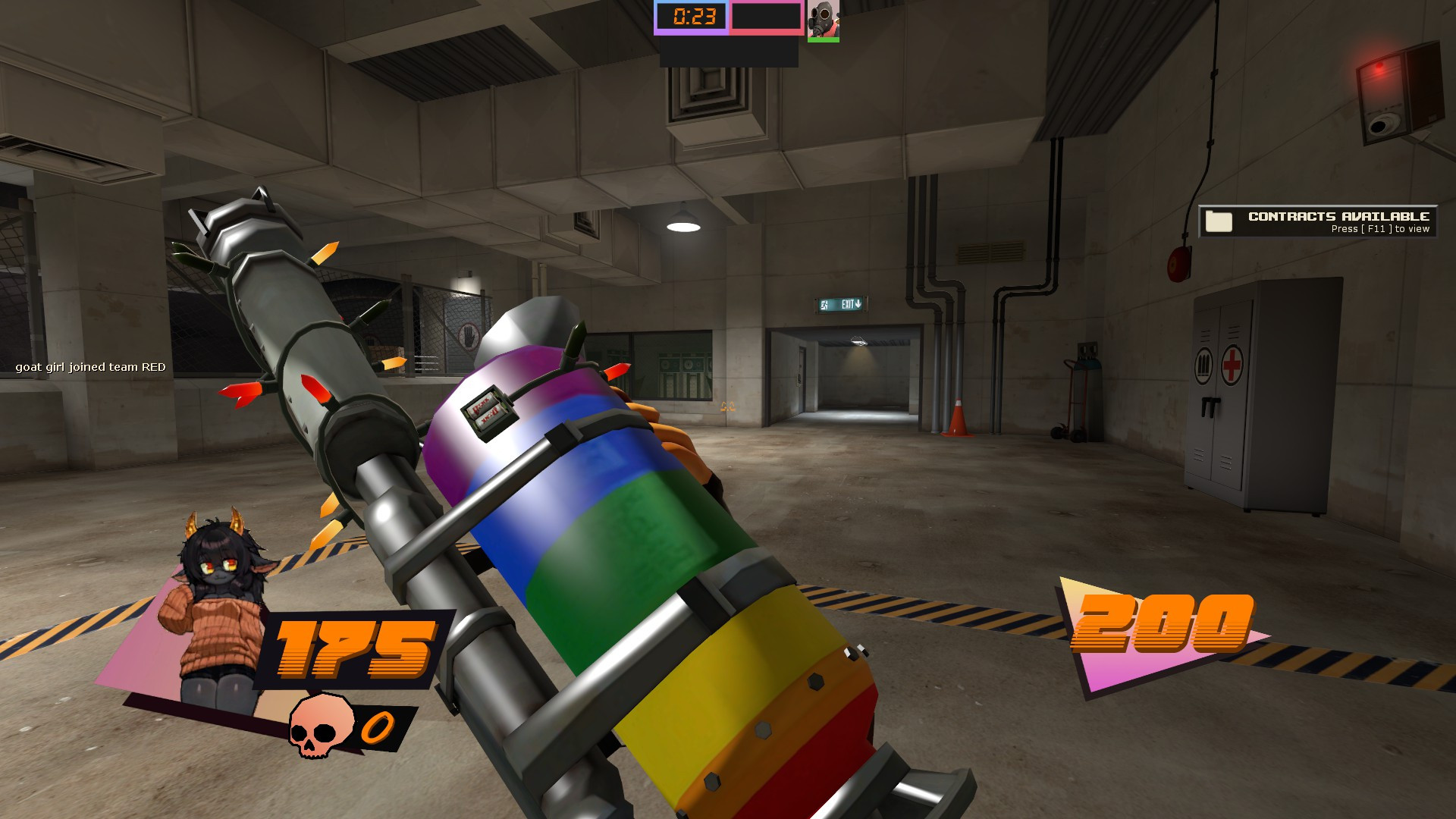Viewport: 1456px width, 819px height.
Task: Open the scoreboard panel below the match timer
Action: [x=728, y=53]
